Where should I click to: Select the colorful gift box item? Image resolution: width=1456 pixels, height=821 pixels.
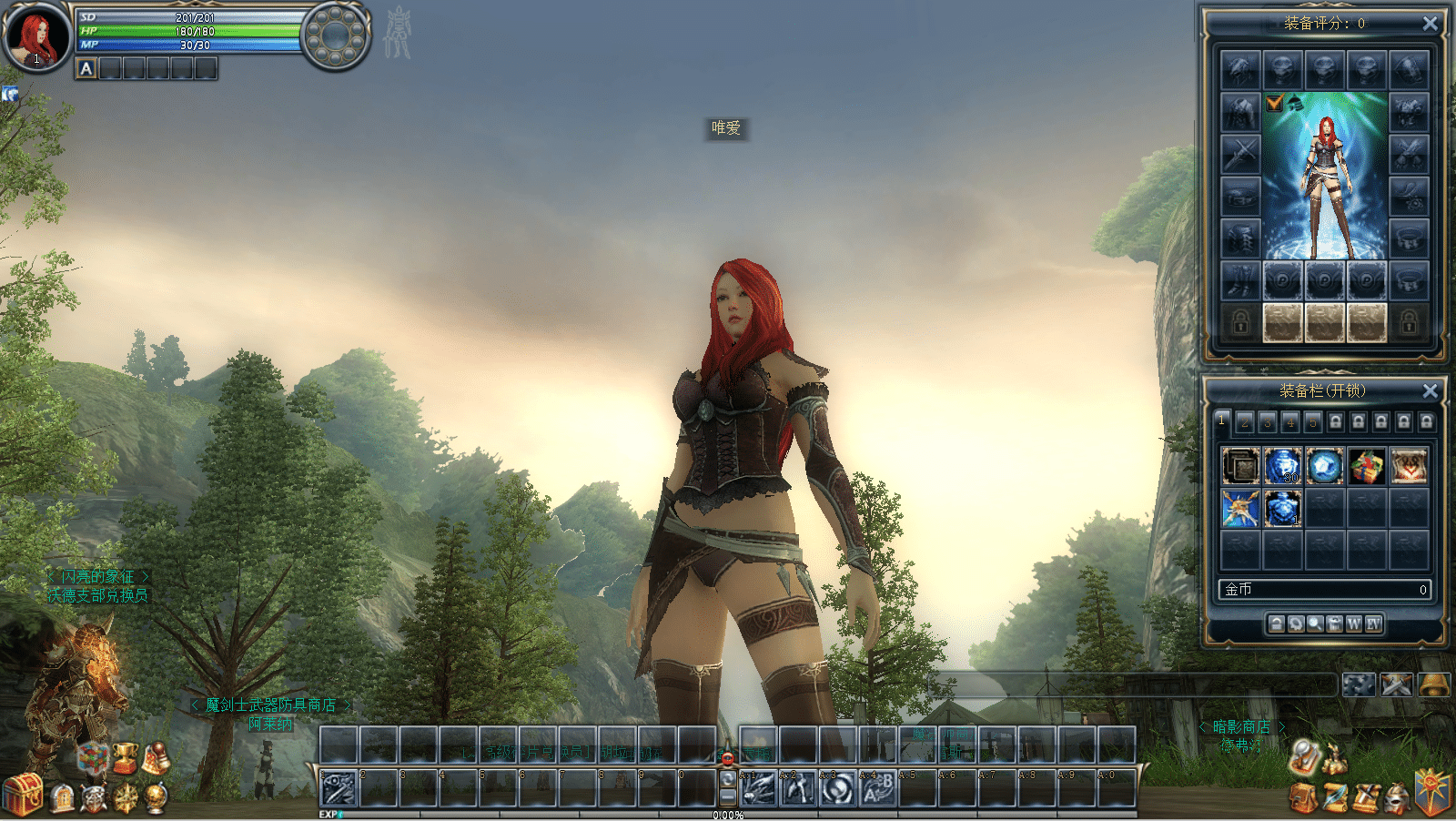[1366, 466]
